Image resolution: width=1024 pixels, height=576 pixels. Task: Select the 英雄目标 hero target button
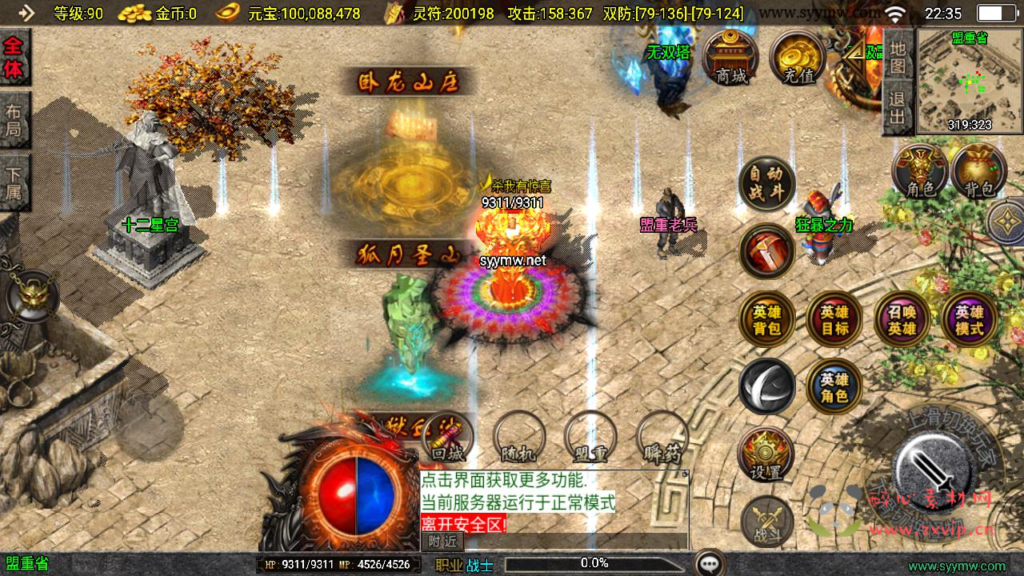pos(834,318)
